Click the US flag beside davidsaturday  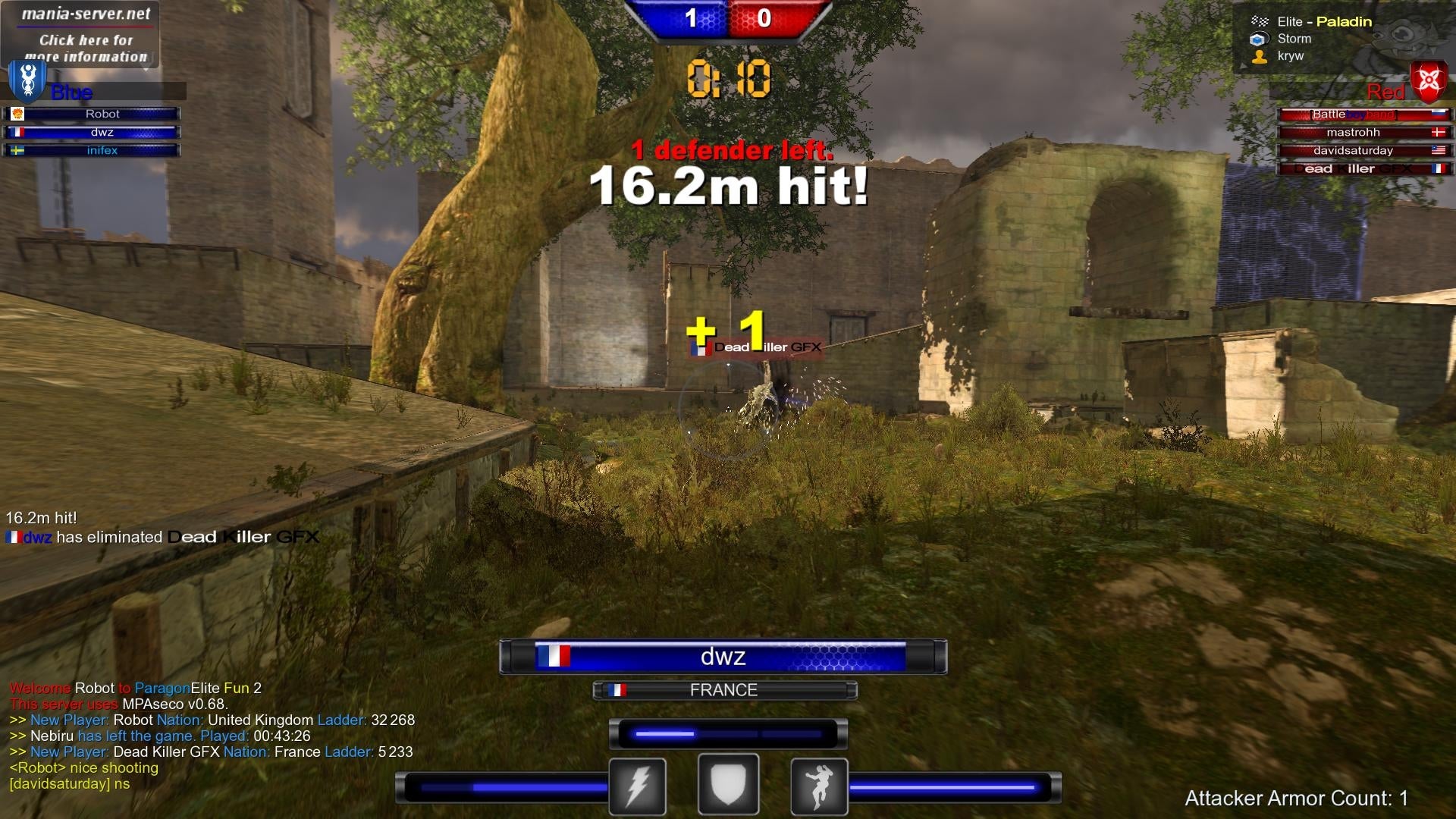point(1439,150)
